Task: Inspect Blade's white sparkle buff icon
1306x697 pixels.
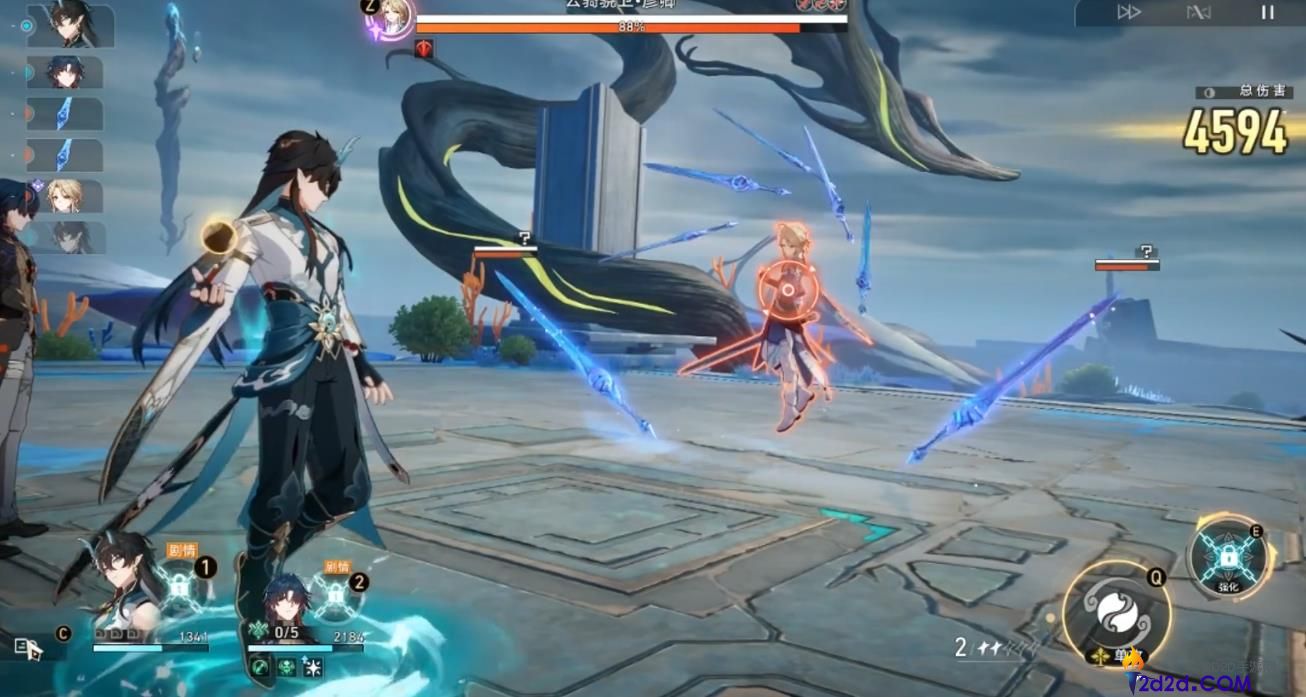Action: tap(313, 668)
